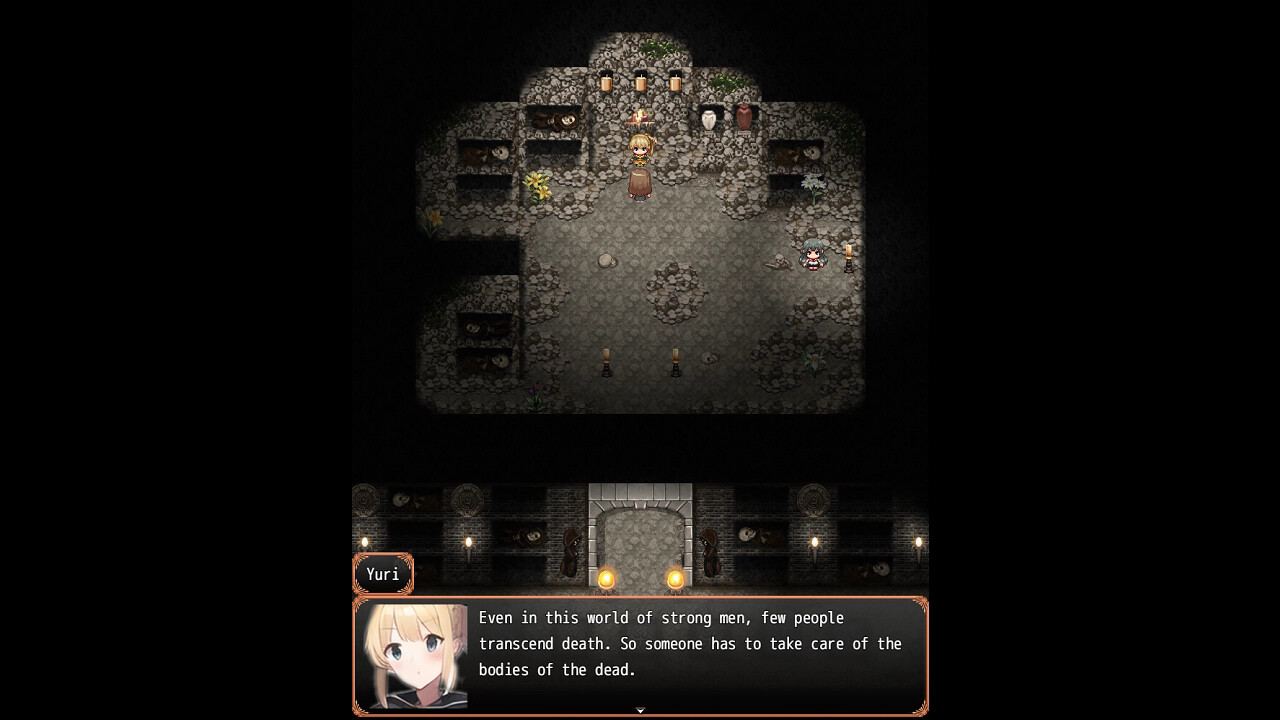
Task: Click the white daisy flower on the right ledge
Action: pyautogui.click(x=812, y=182)
